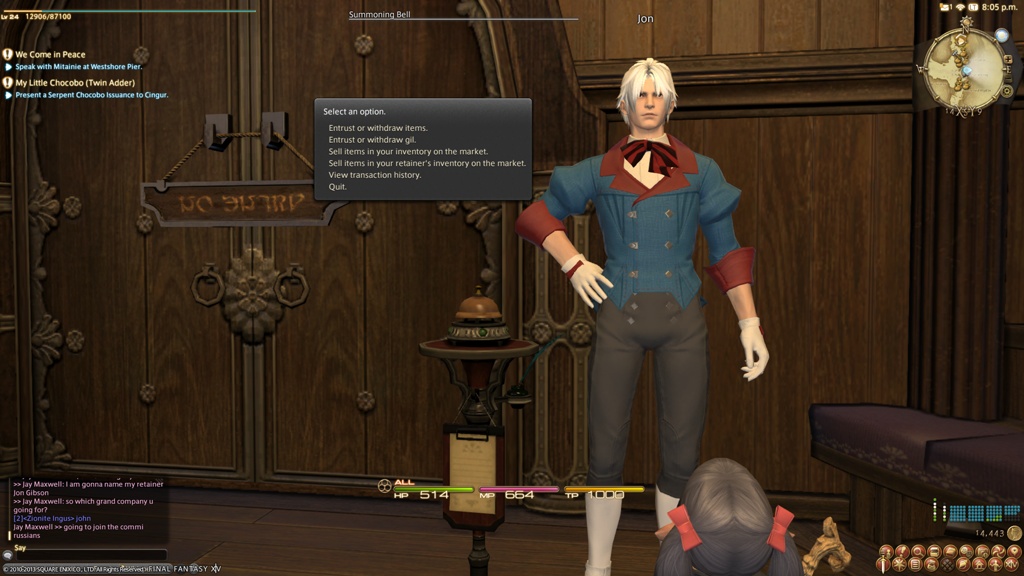
Task: Choose 'Entrust or withdraw gil.'
Action: coord(372,140)
